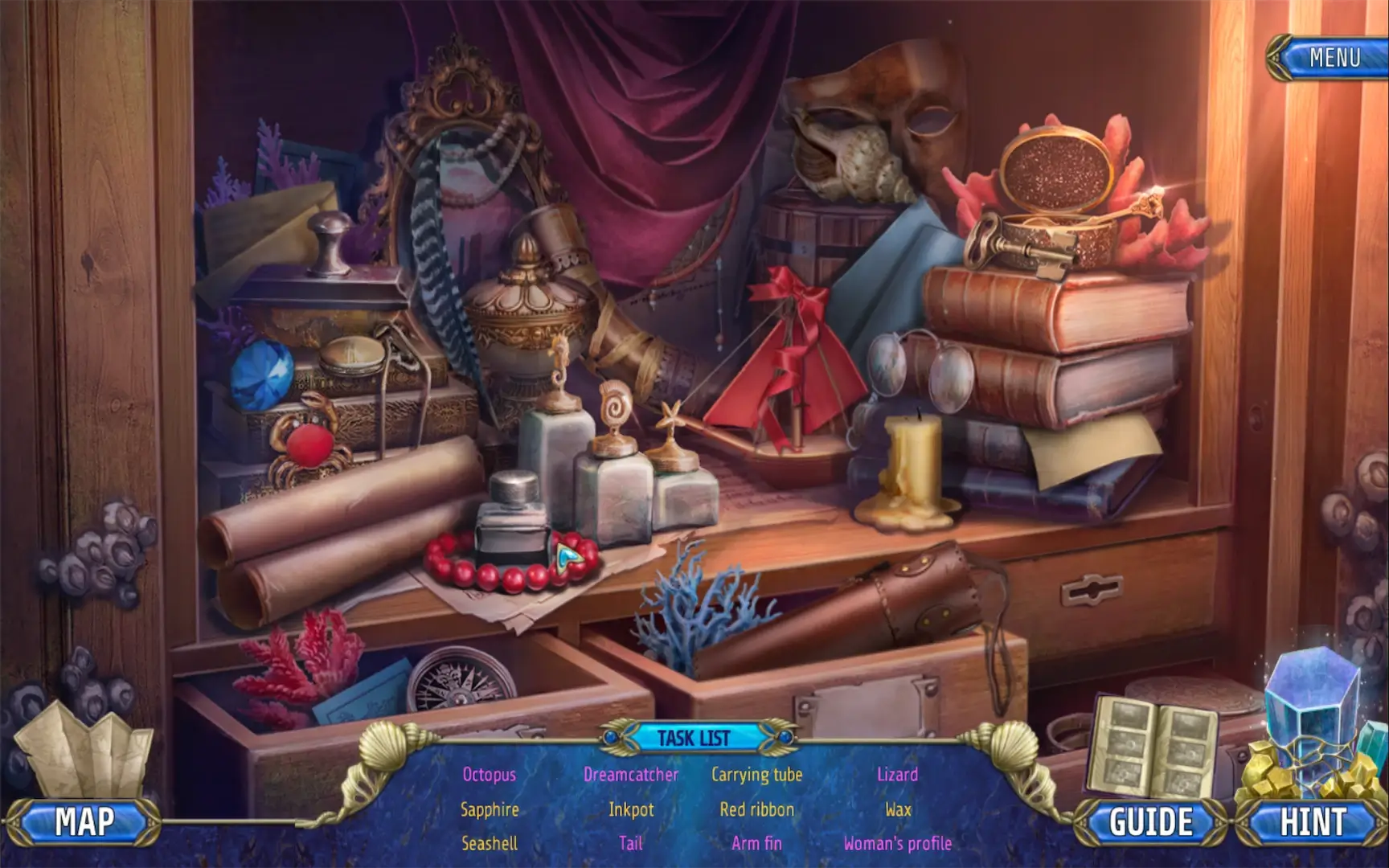Select Seashell in the task list
The height and width of the screenshot is (868, 1389).
(489, 843)
